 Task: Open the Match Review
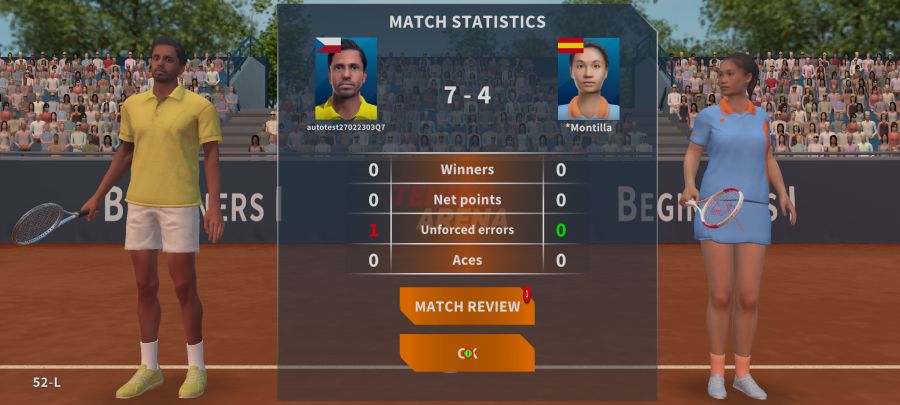tap(467, 306)
